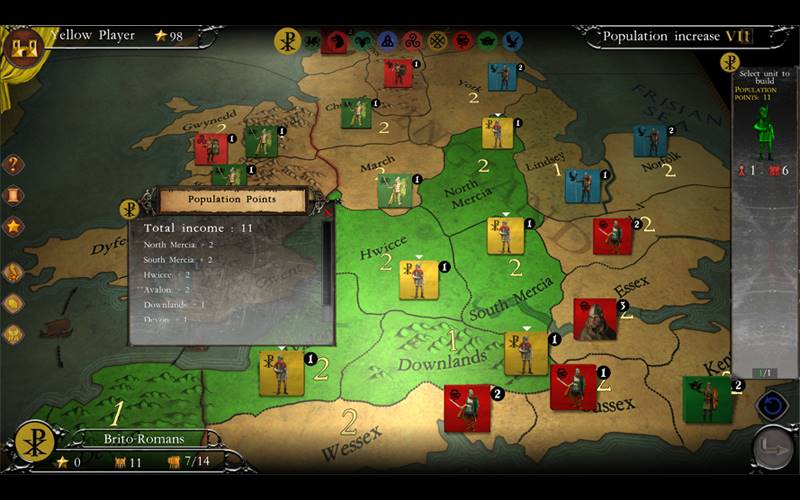Screen dimensions: 800x500
Task: Select the red triskelion faction icon
Action: point(412,41)
